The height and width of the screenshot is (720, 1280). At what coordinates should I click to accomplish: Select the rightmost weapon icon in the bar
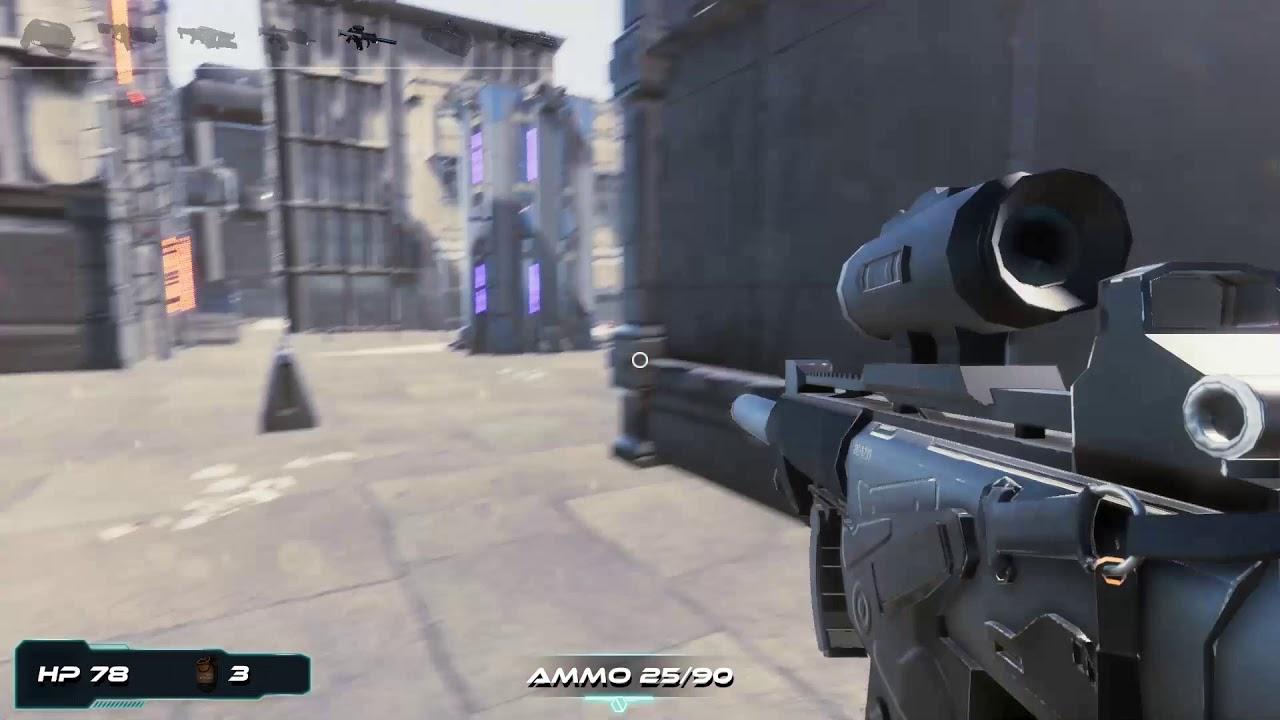click(537, 38)
